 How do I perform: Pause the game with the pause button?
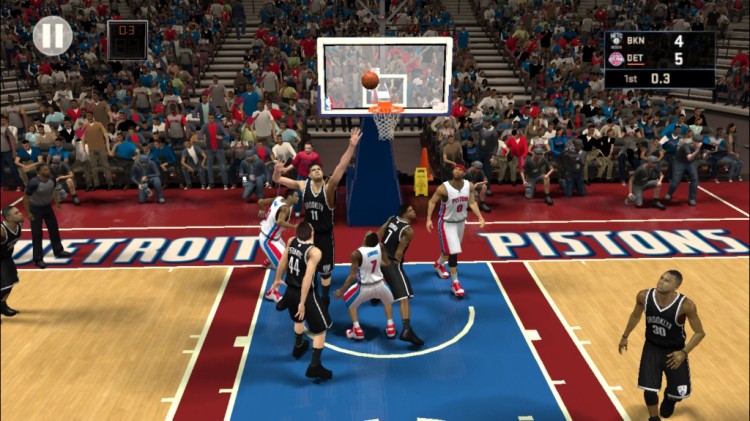(52, 36)
